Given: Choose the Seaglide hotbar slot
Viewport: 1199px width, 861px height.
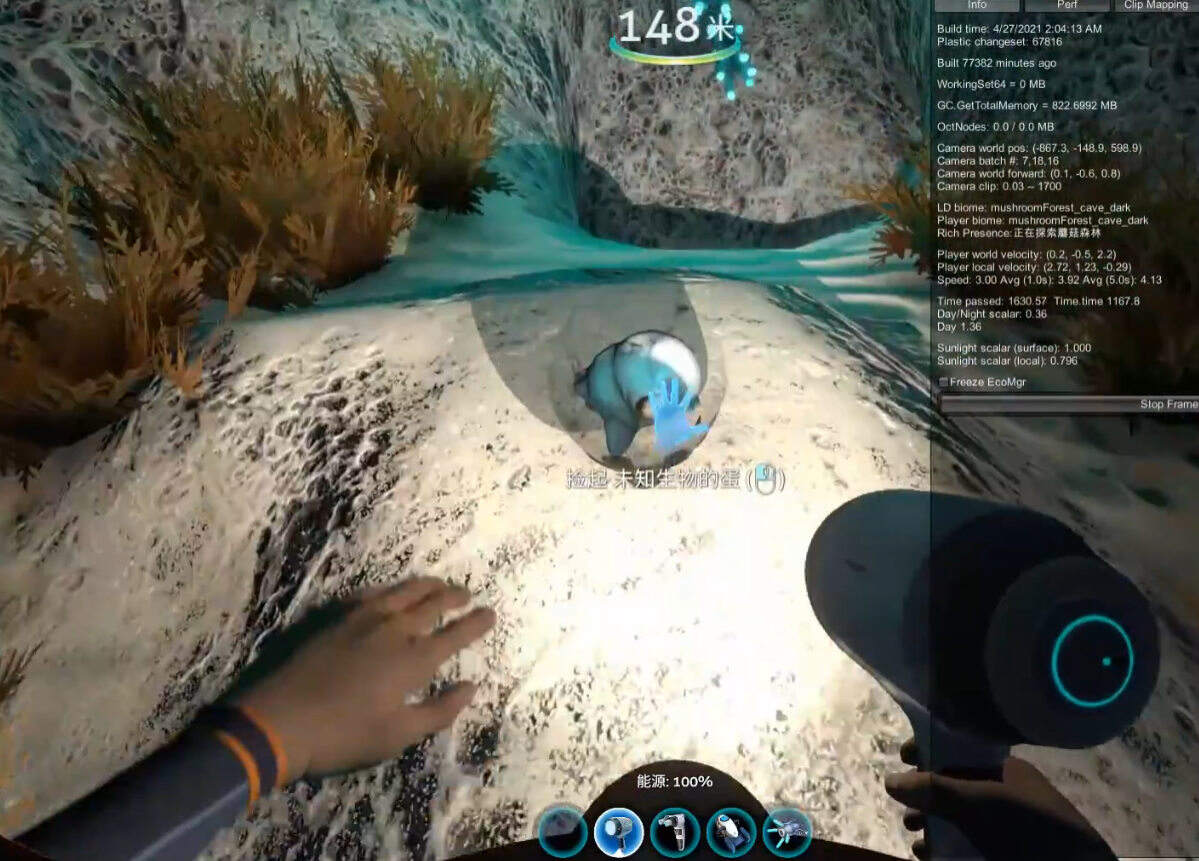Looking at the screenshot, I should 731,831.
